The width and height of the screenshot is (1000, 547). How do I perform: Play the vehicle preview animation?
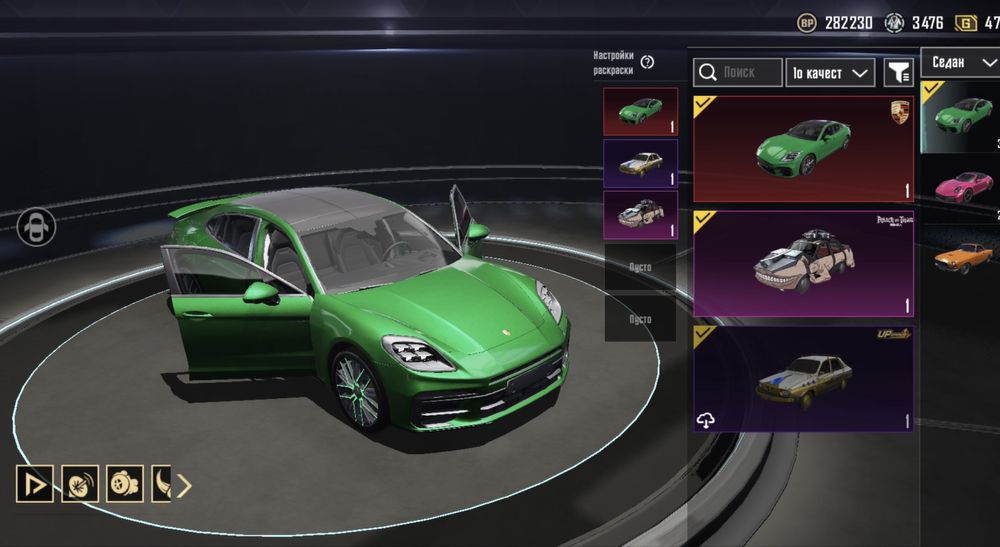(34, 484)
